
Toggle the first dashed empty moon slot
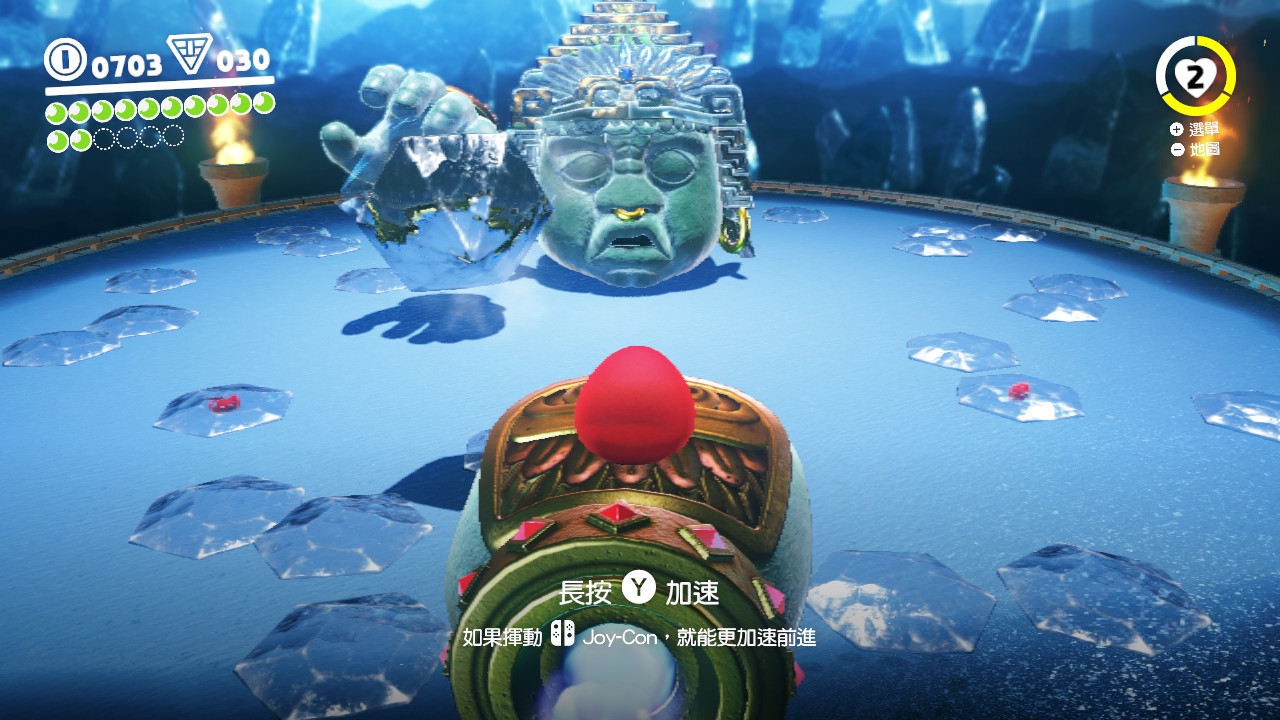point(106,137)
